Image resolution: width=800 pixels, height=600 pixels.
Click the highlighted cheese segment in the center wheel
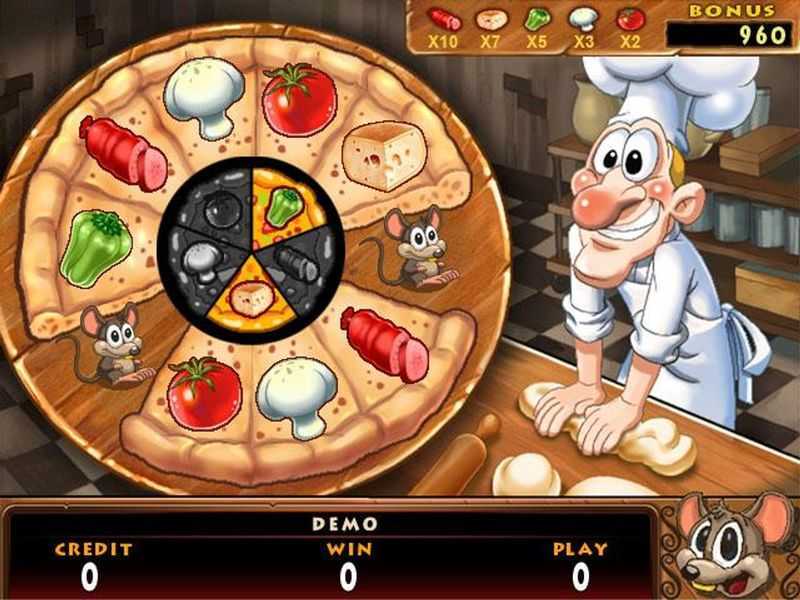[x=250, y=296]
